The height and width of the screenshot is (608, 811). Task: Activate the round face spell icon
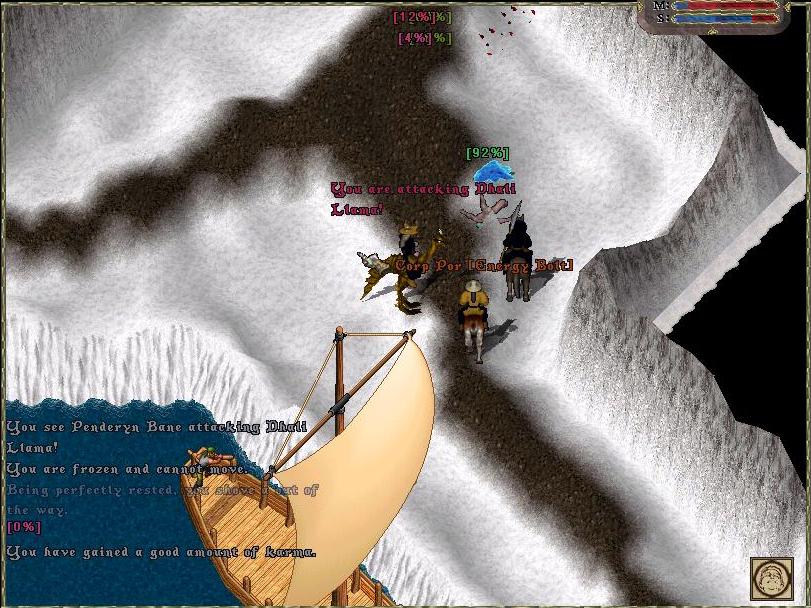tap(771, 579)
